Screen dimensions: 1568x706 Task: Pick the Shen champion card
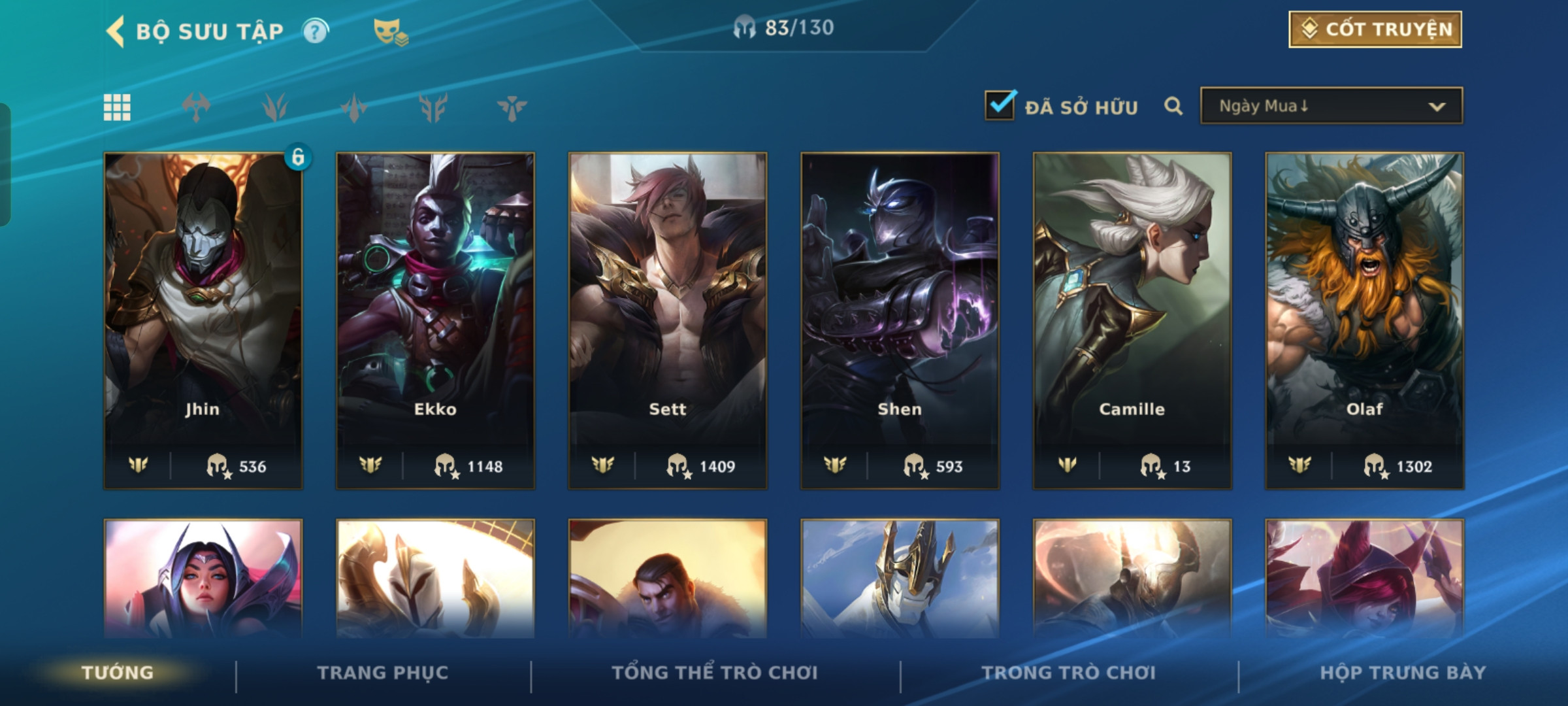point(900,320)
